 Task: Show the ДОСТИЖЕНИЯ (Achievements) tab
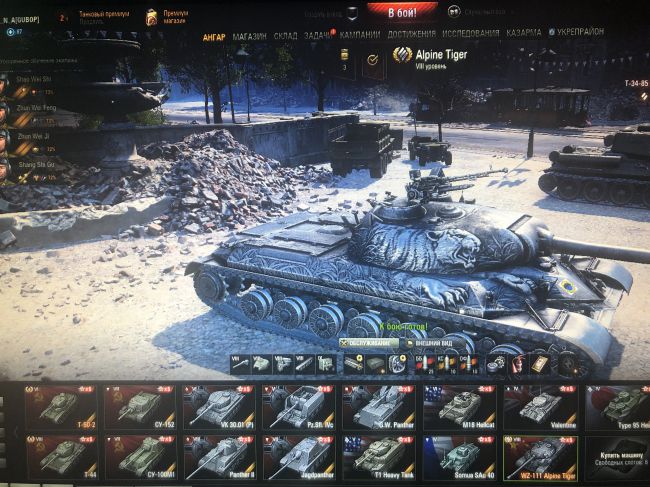pyautogui.click(x=411, y=35)
